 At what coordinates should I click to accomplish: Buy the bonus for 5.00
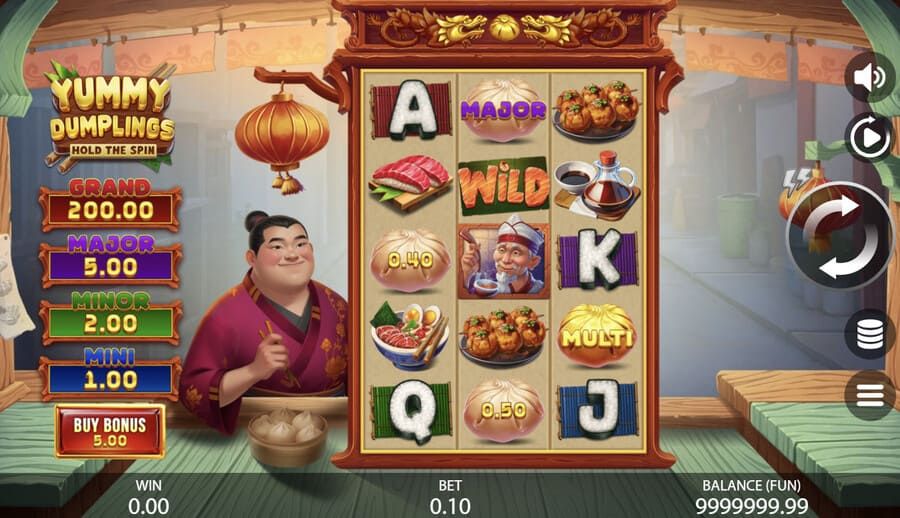110,431
